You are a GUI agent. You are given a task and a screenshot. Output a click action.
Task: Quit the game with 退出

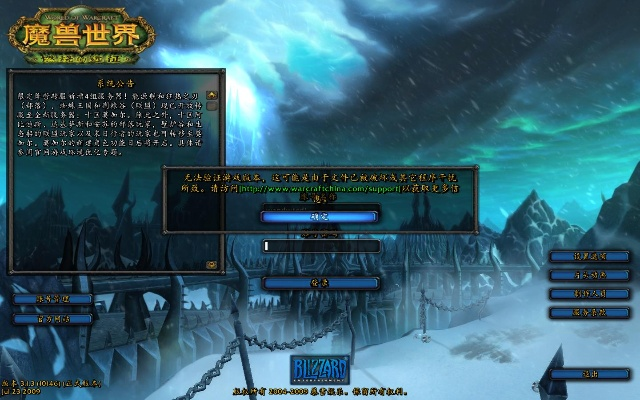click(589, 374)
